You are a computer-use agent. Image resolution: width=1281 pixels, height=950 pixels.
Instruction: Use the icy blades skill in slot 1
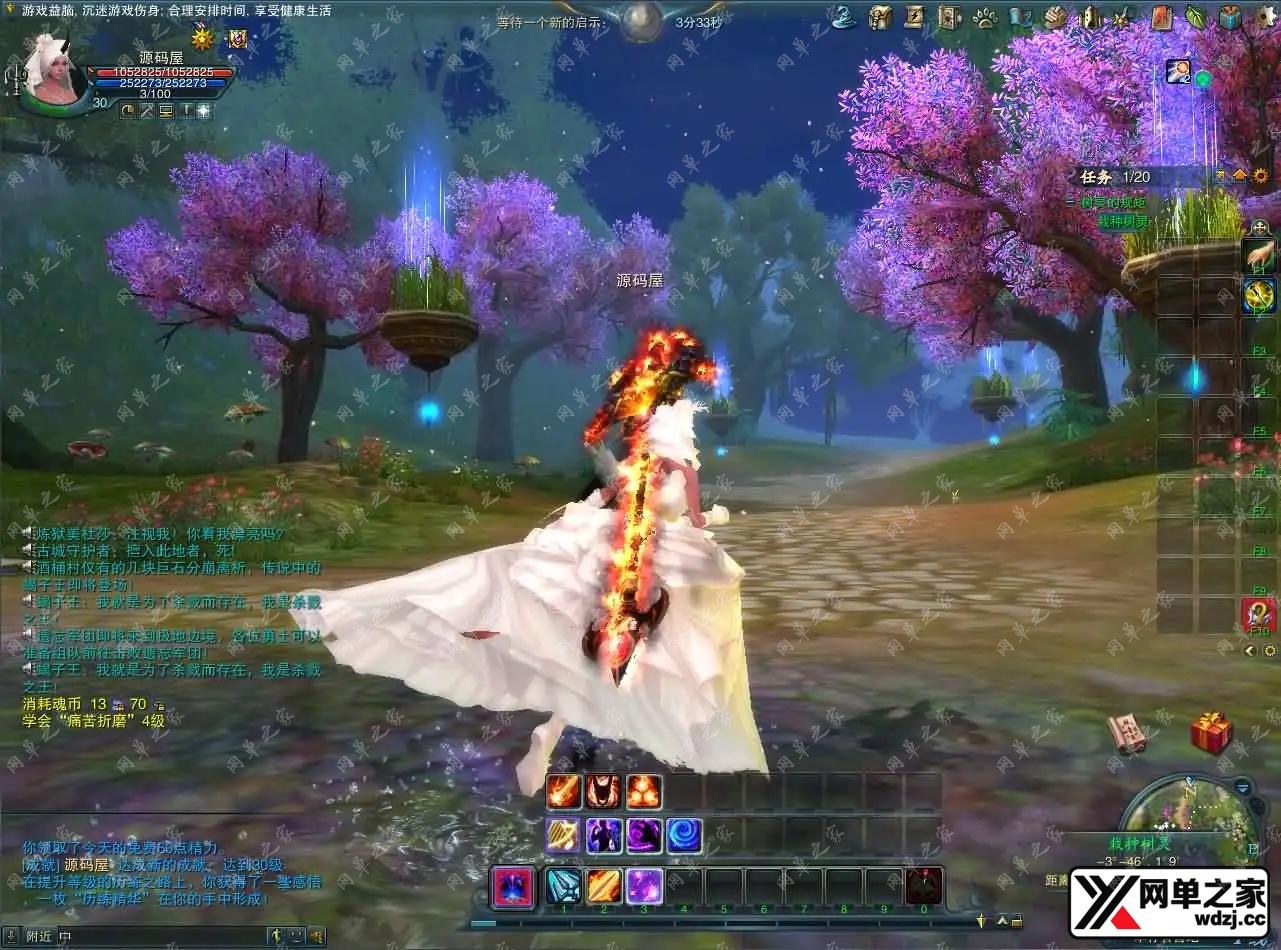tap(563, 886)
